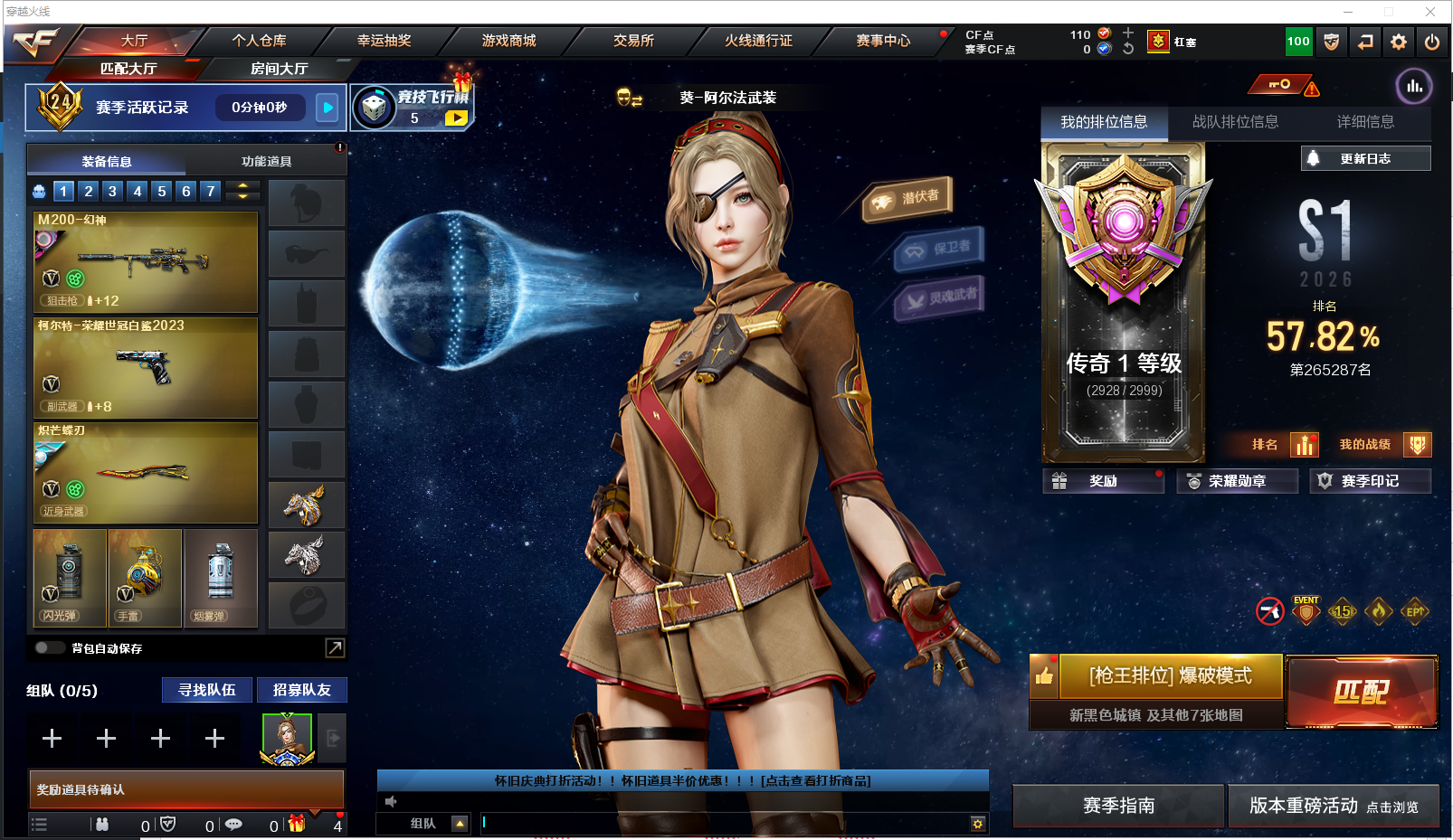This screenshot has height=840, width=1453.
Task: Open 荣耀勋章 honor medals
Action: (x=1237, y=481)
